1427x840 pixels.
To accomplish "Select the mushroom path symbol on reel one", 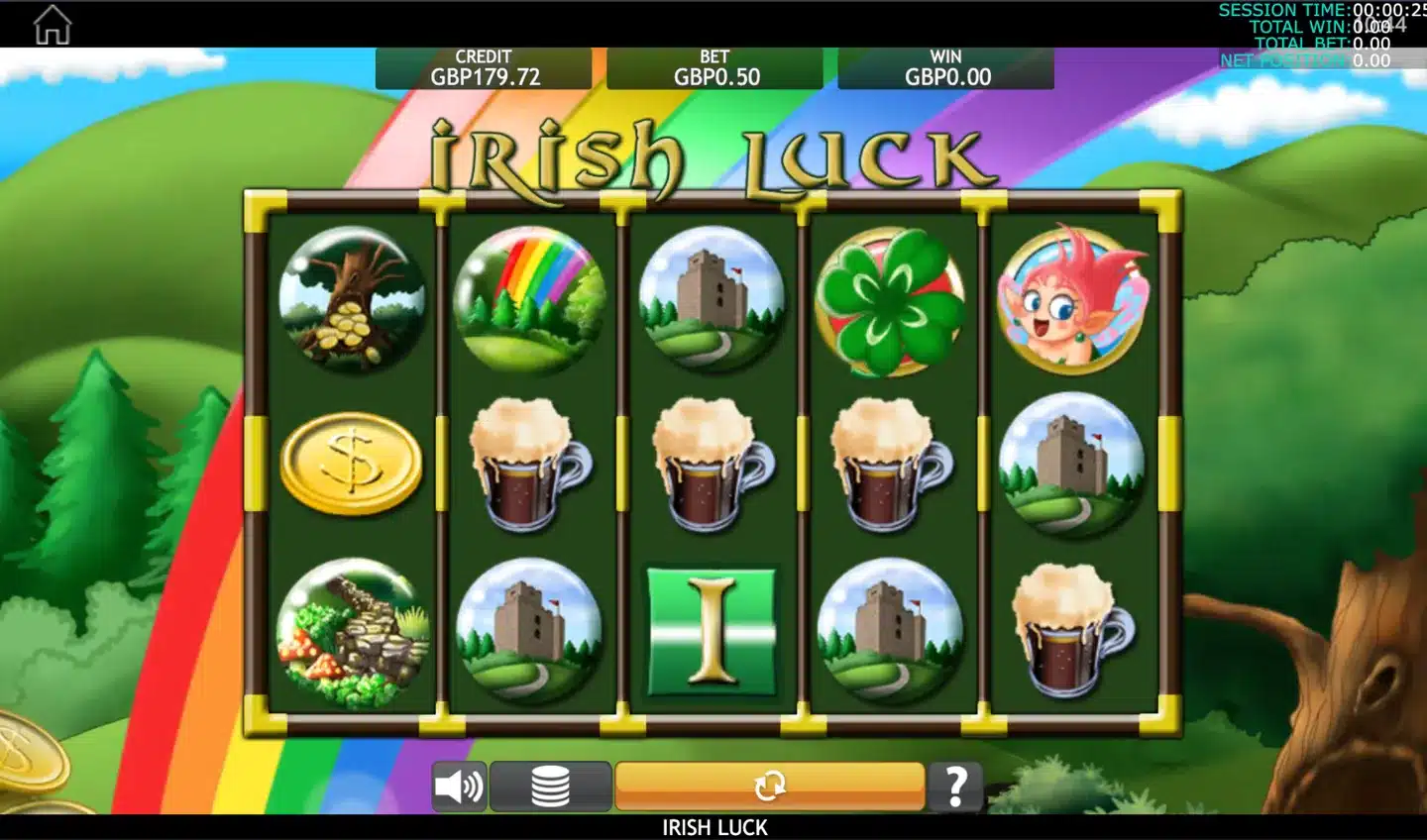I will (x=352, y=634).
